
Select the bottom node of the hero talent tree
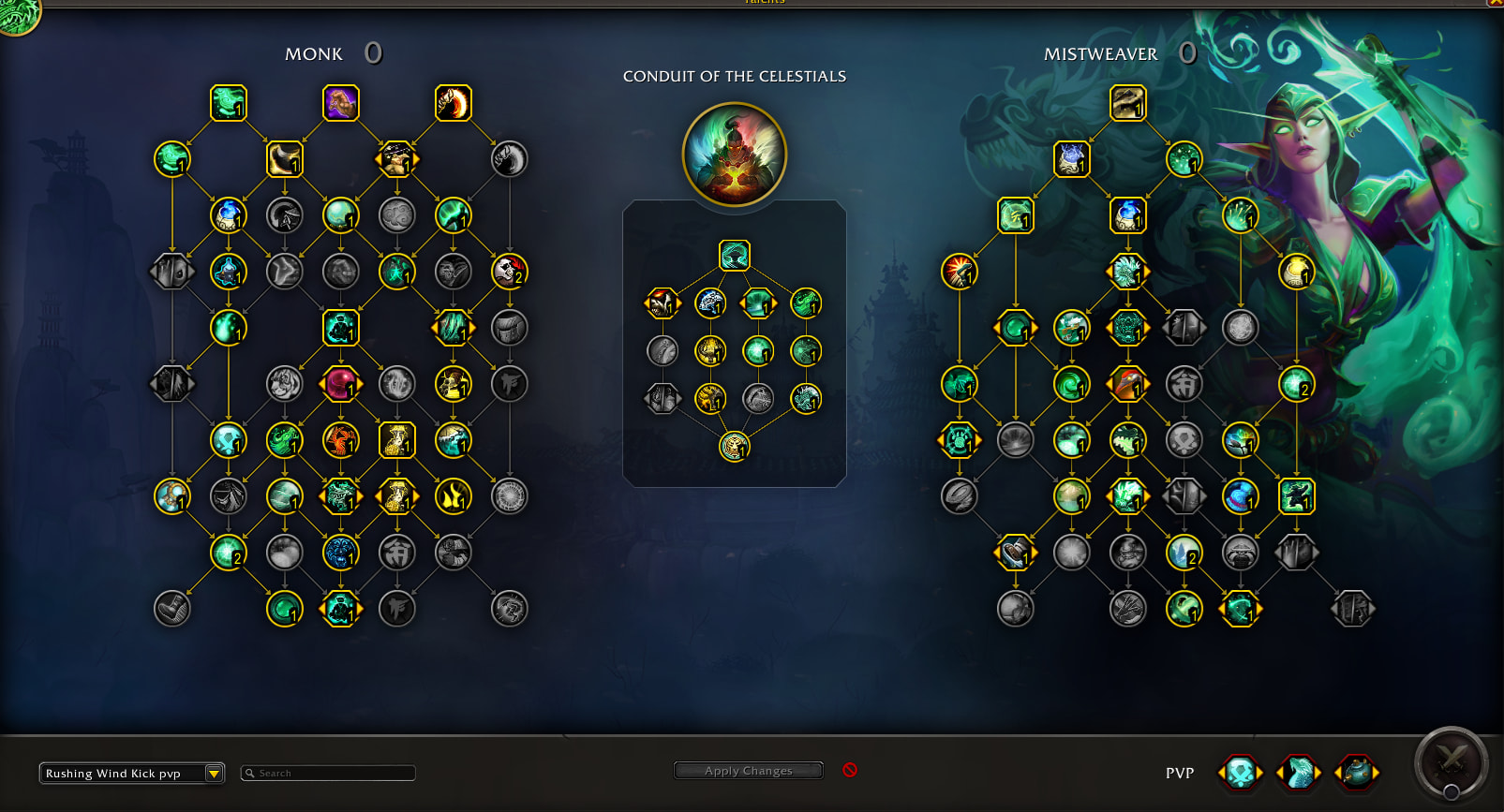tap(735, 447)
